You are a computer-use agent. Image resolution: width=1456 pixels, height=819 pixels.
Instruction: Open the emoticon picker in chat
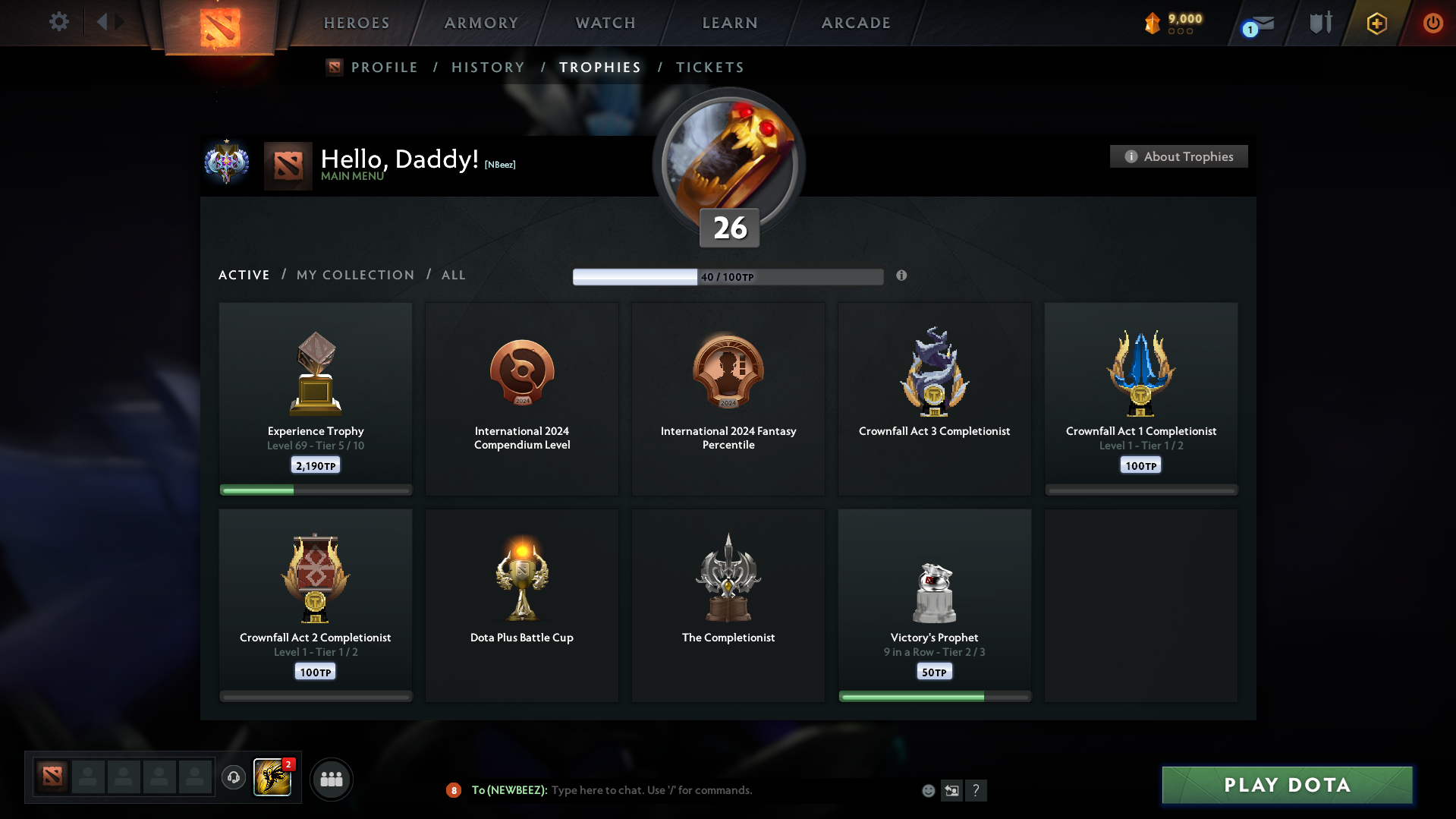coord(927,790)
